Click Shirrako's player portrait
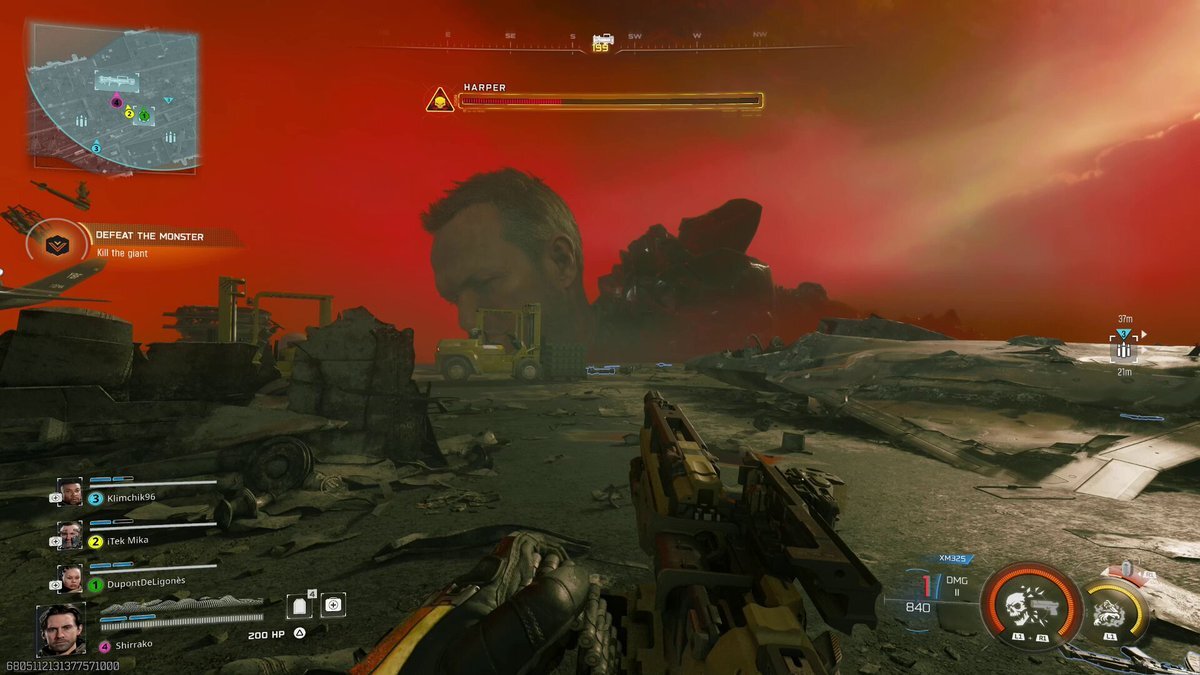The width and height of the screenshot is (1200, 675). coord(62,630)
